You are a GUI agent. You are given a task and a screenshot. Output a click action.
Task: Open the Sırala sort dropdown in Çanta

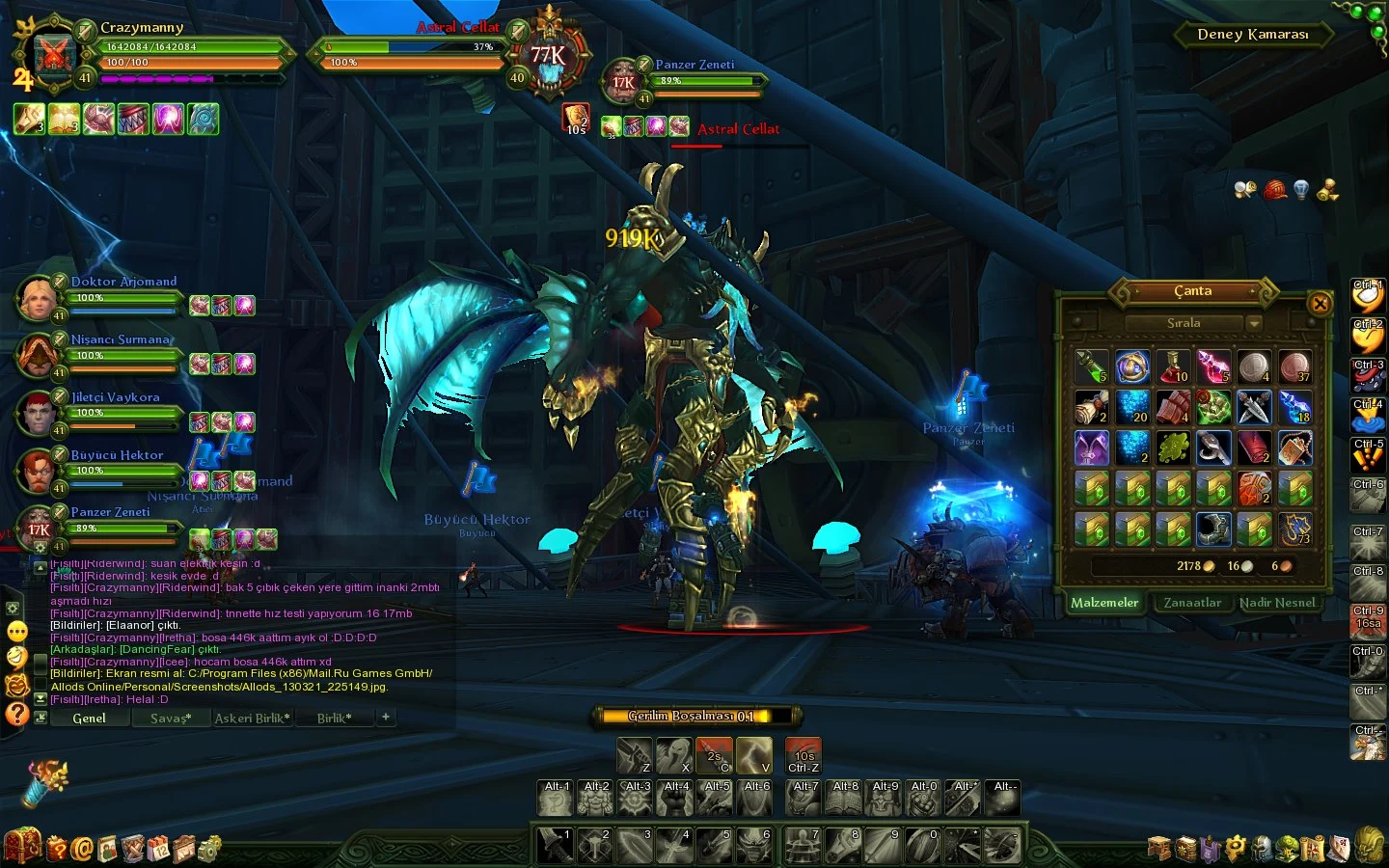(x=1185, y=322)
